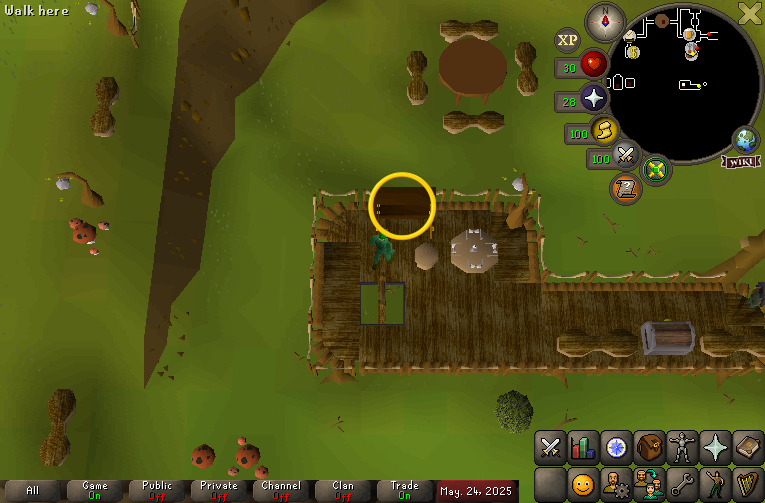
Task: Select the All chat filter tab
Action: click(x=33, y=491)
